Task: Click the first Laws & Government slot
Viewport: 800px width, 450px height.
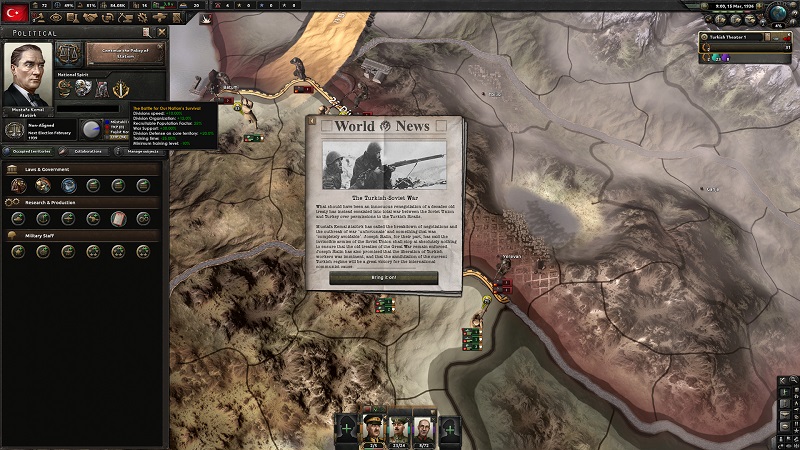Action: [18, 185]
